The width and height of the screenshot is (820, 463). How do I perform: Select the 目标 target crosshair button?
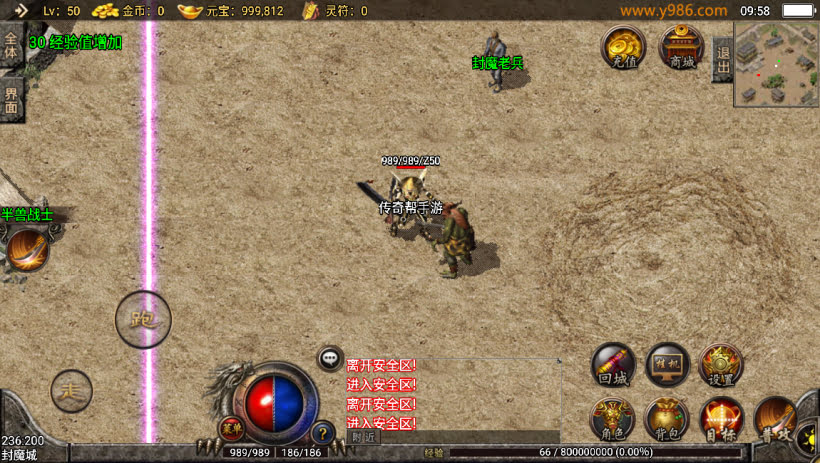click(721, 418)
